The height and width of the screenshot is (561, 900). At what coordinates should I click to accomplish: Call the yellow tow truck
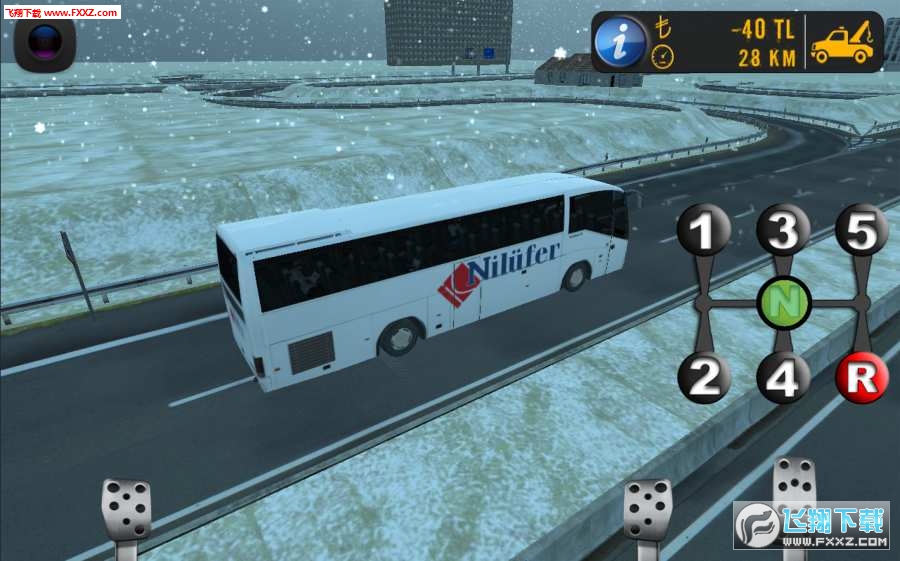click(x=841, y=44)
